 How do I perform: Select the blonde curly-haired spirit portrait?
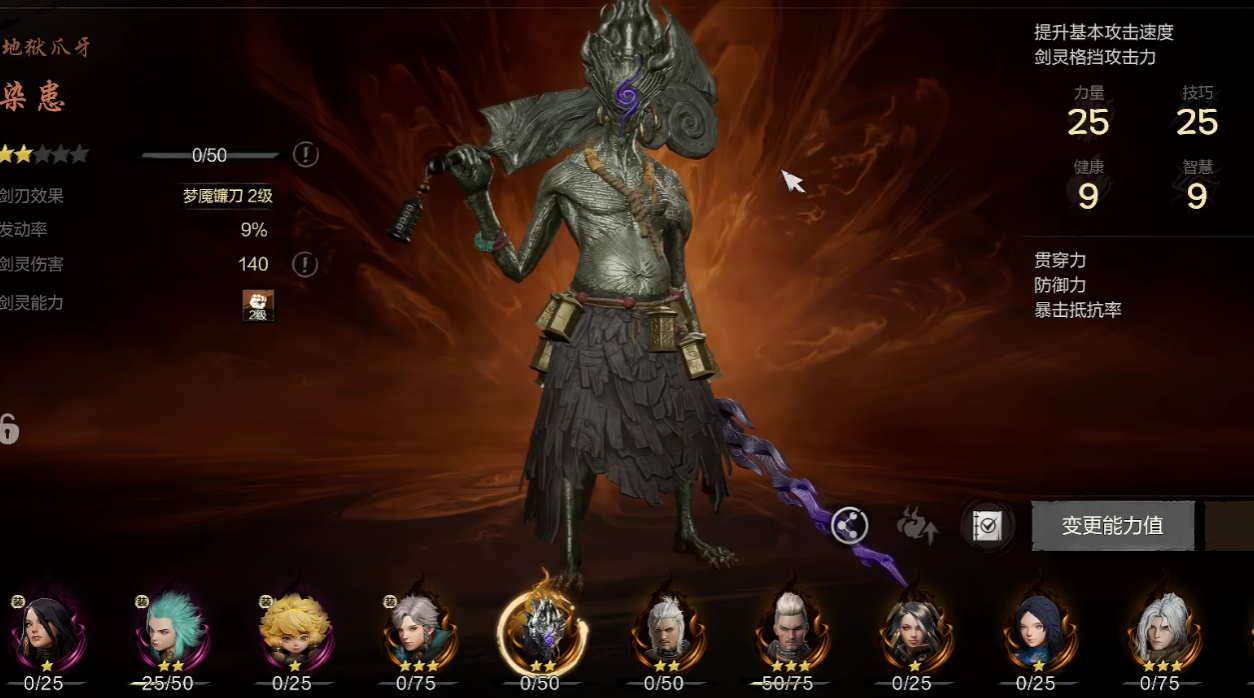point(291,630)
